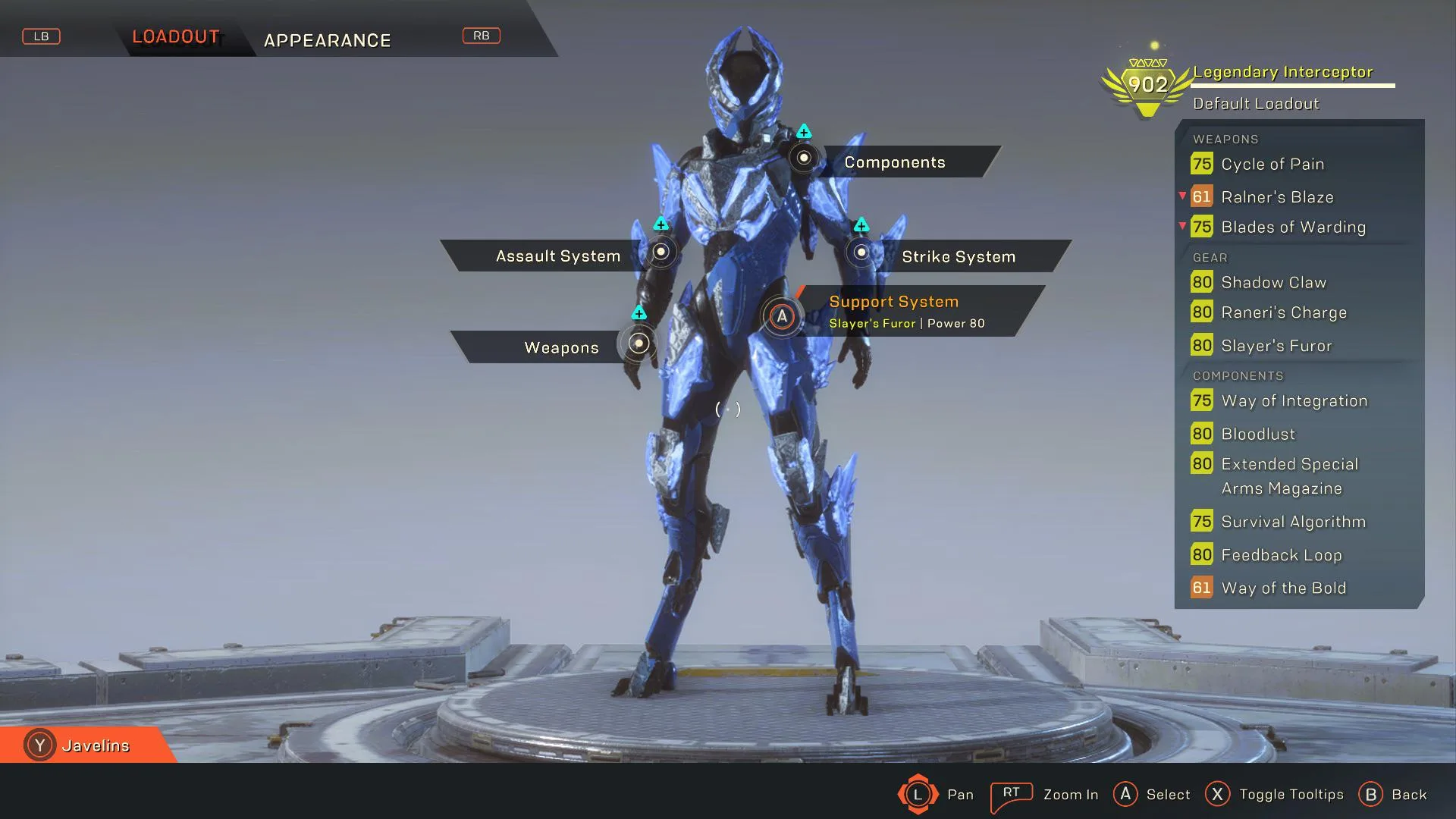Screen dimensions: 1456x819
Task: Open the Weapons slot
Action: click(561, 347)
